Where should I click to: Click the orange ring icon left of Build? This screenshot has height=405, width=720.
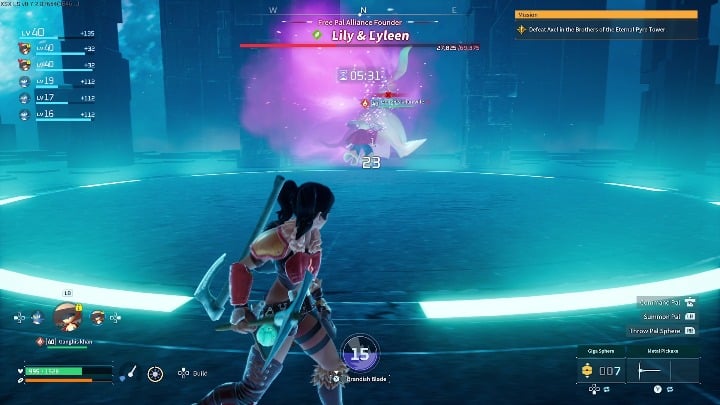point(155,373)
